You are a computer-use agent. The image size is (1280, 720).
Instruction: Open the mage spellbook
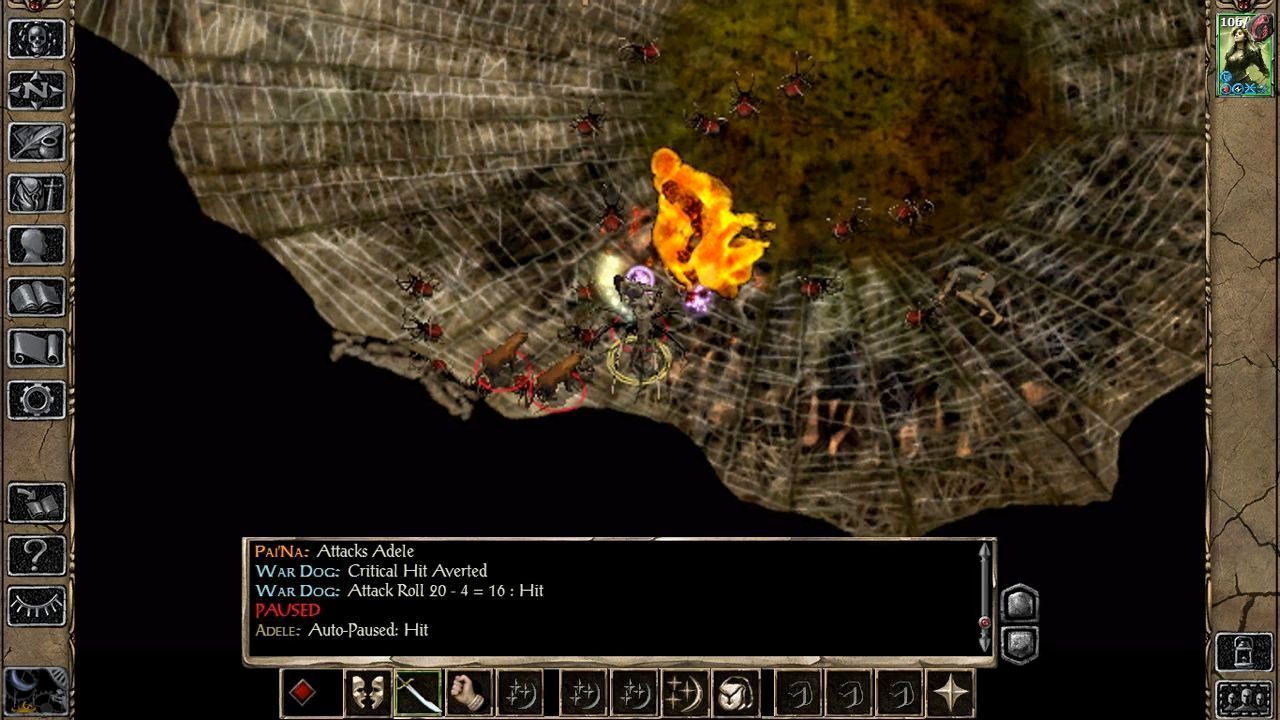click(x=37, y=297)
